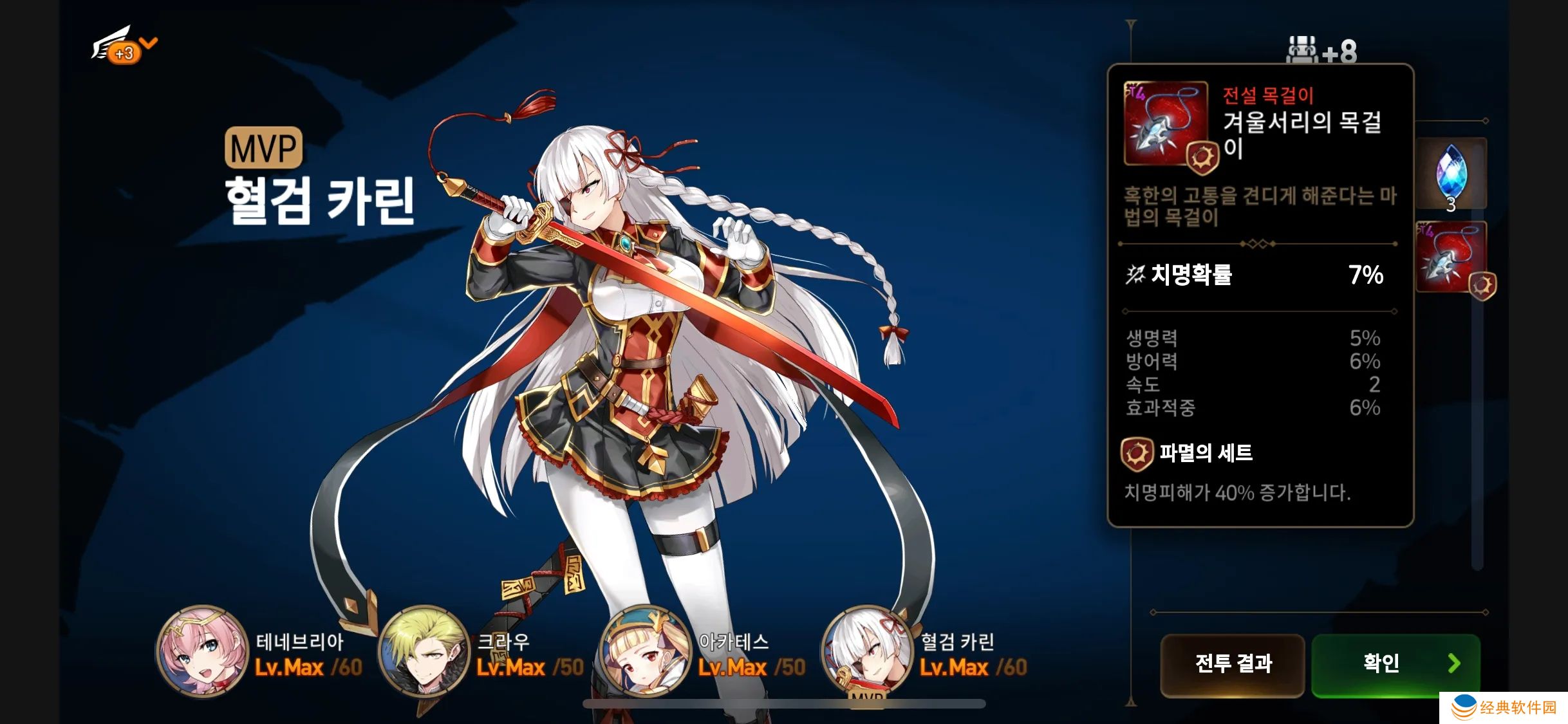Tap the 혈검 카린 portrait in team row
Viewport: 1568px width, 724px height.
(866, 651)
